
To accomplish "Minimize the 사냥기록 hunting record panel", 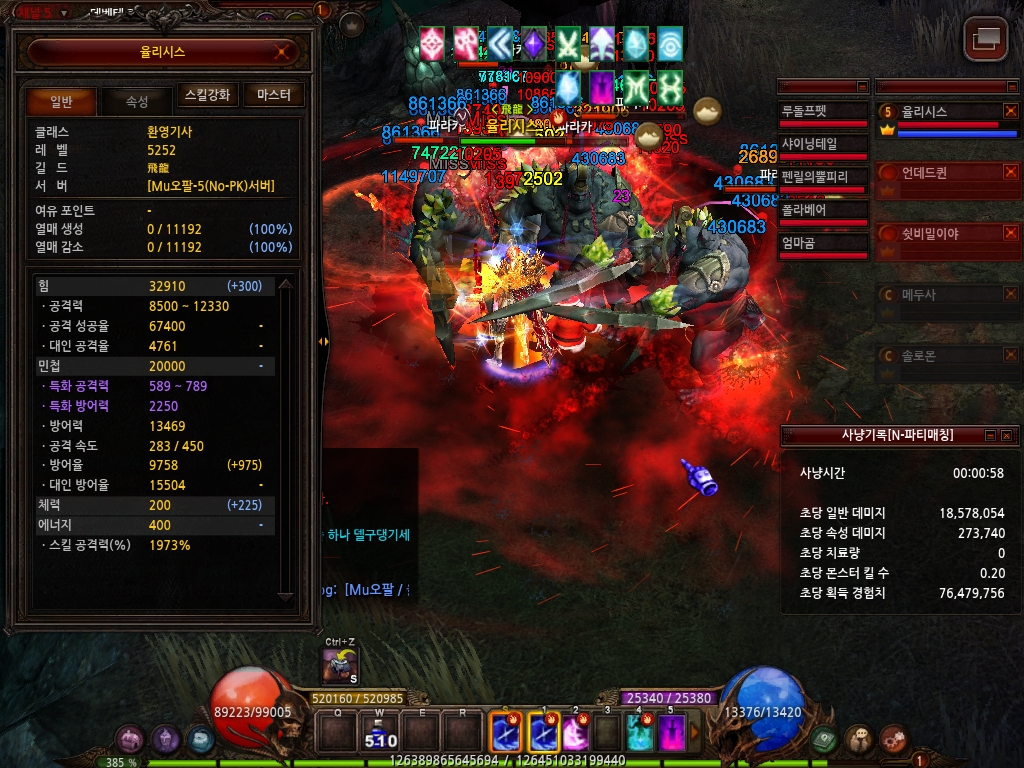I will (x=990, y=435).
